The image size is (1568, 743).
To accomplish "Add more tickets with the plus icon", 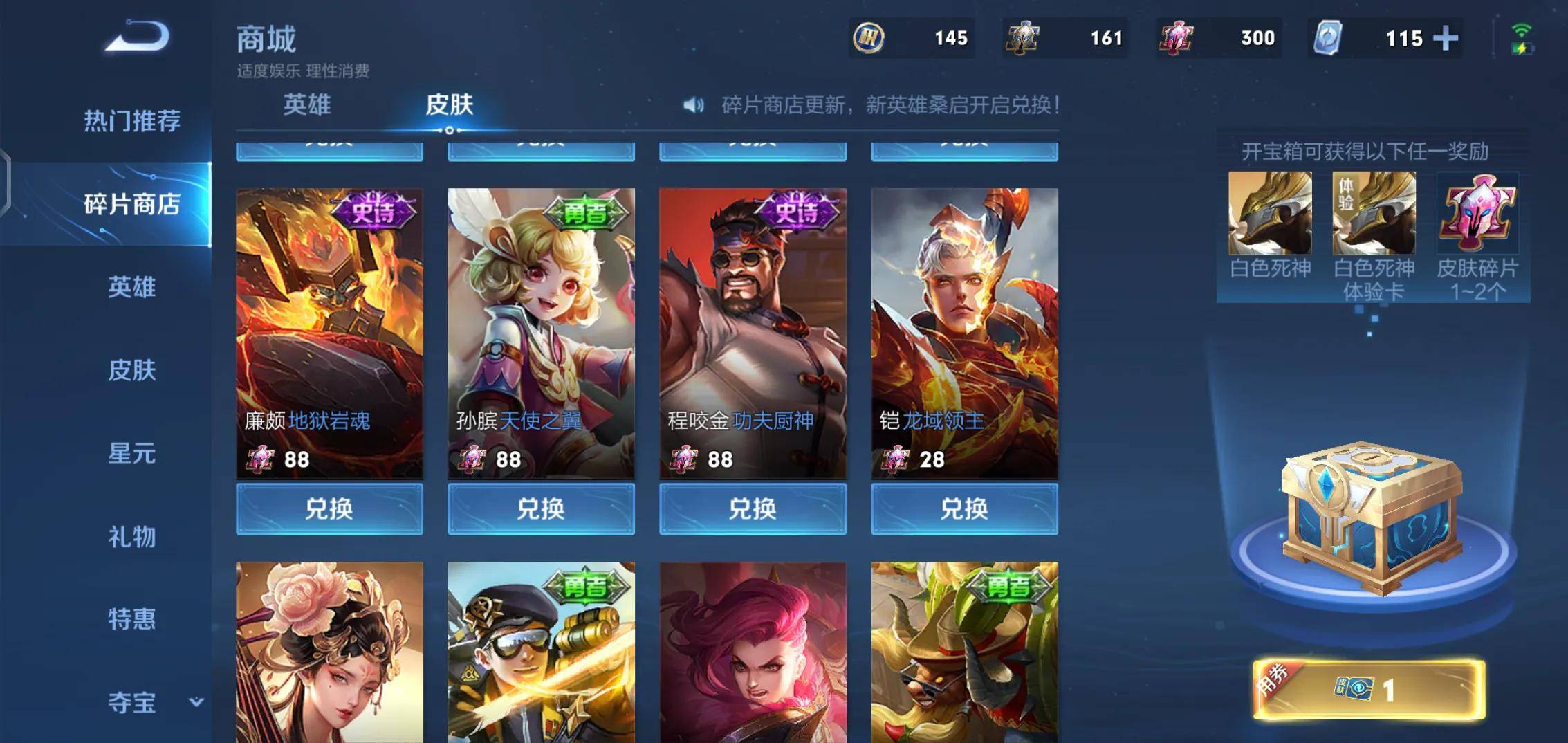I will click(x=1446, y=38).
